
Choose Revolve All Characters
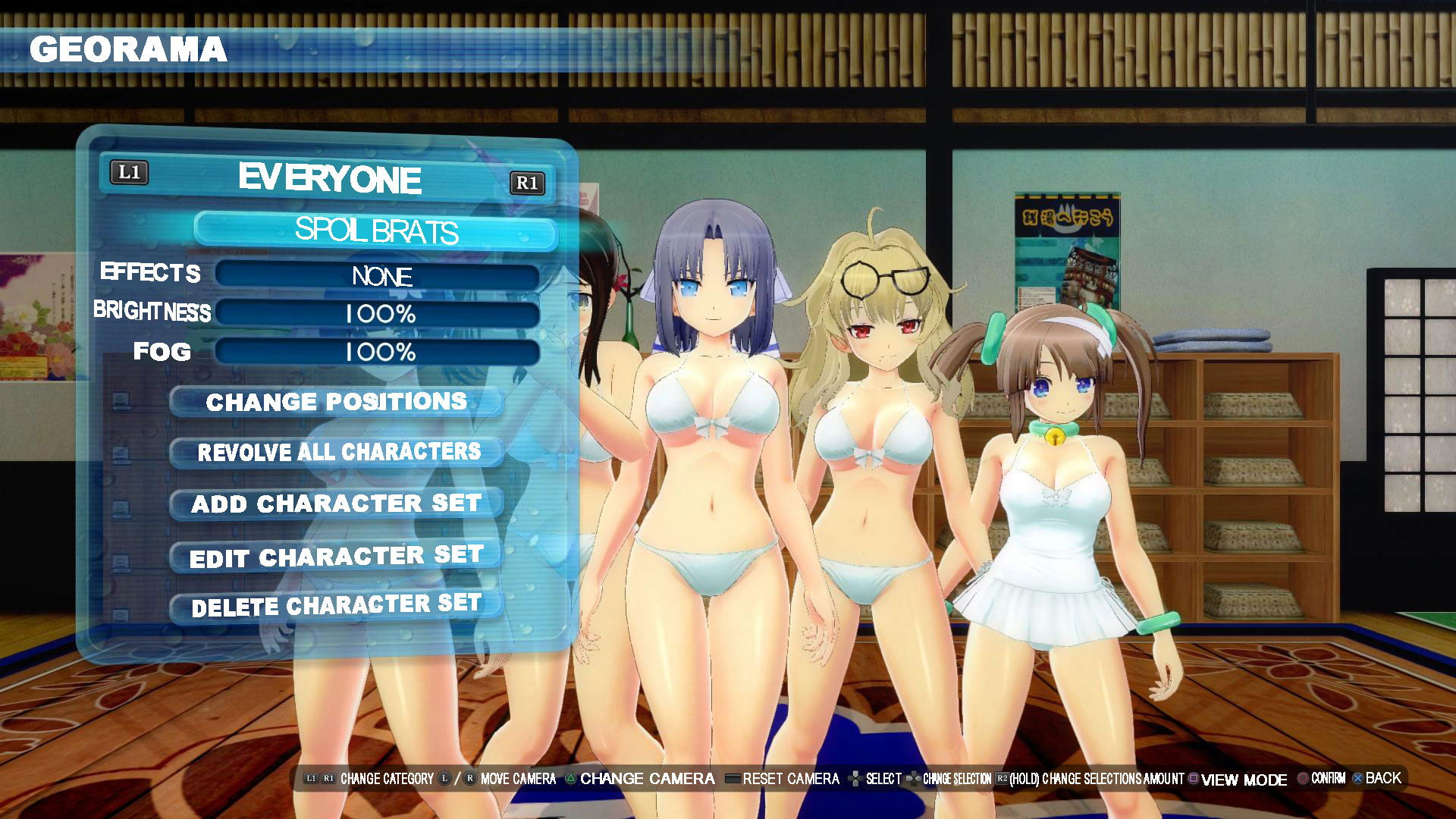[x=337, y=453]
